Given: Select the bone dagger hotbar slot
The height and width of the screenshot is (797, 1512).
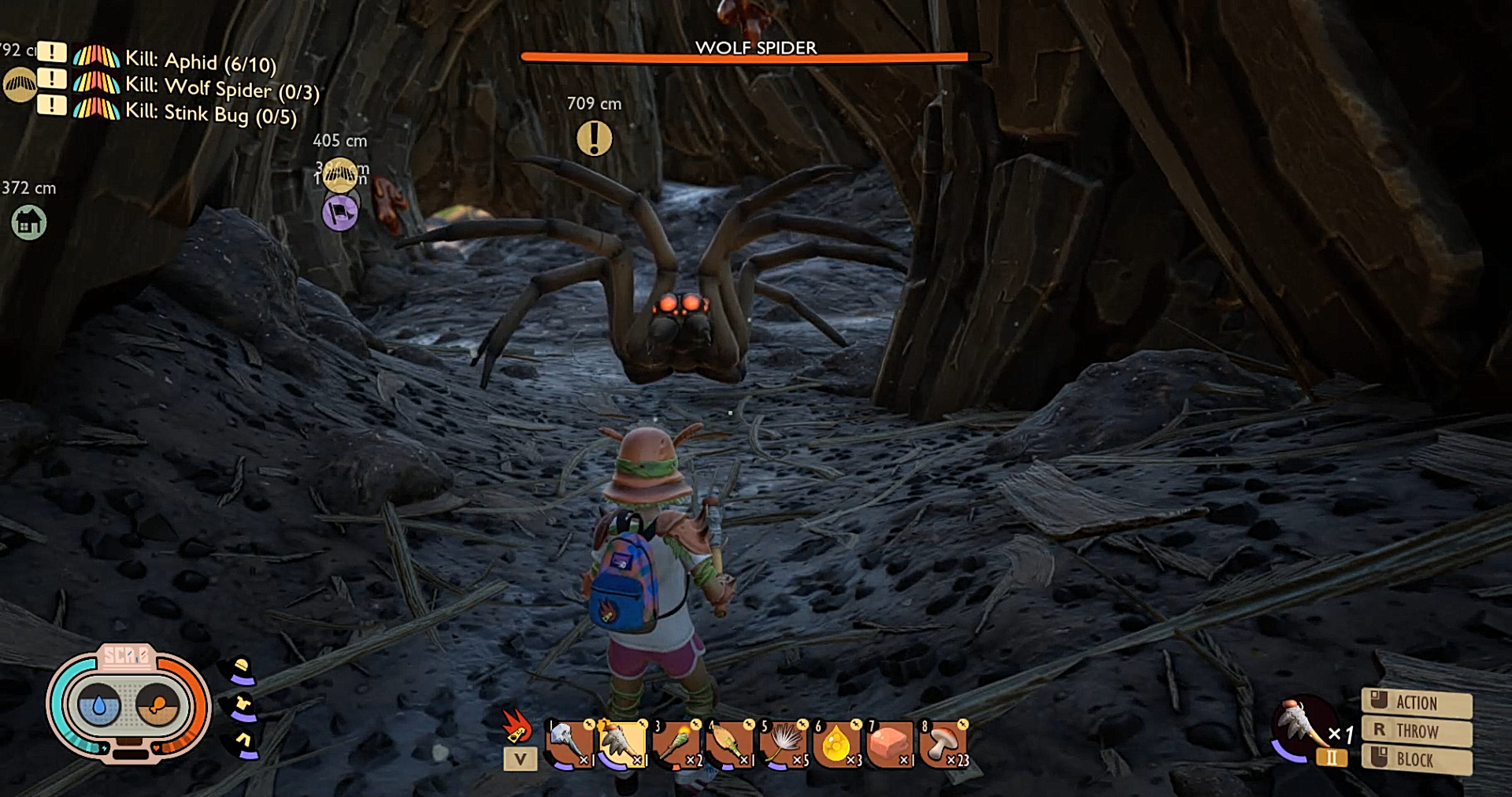Looking at the screenshot, I should [570, 744].
